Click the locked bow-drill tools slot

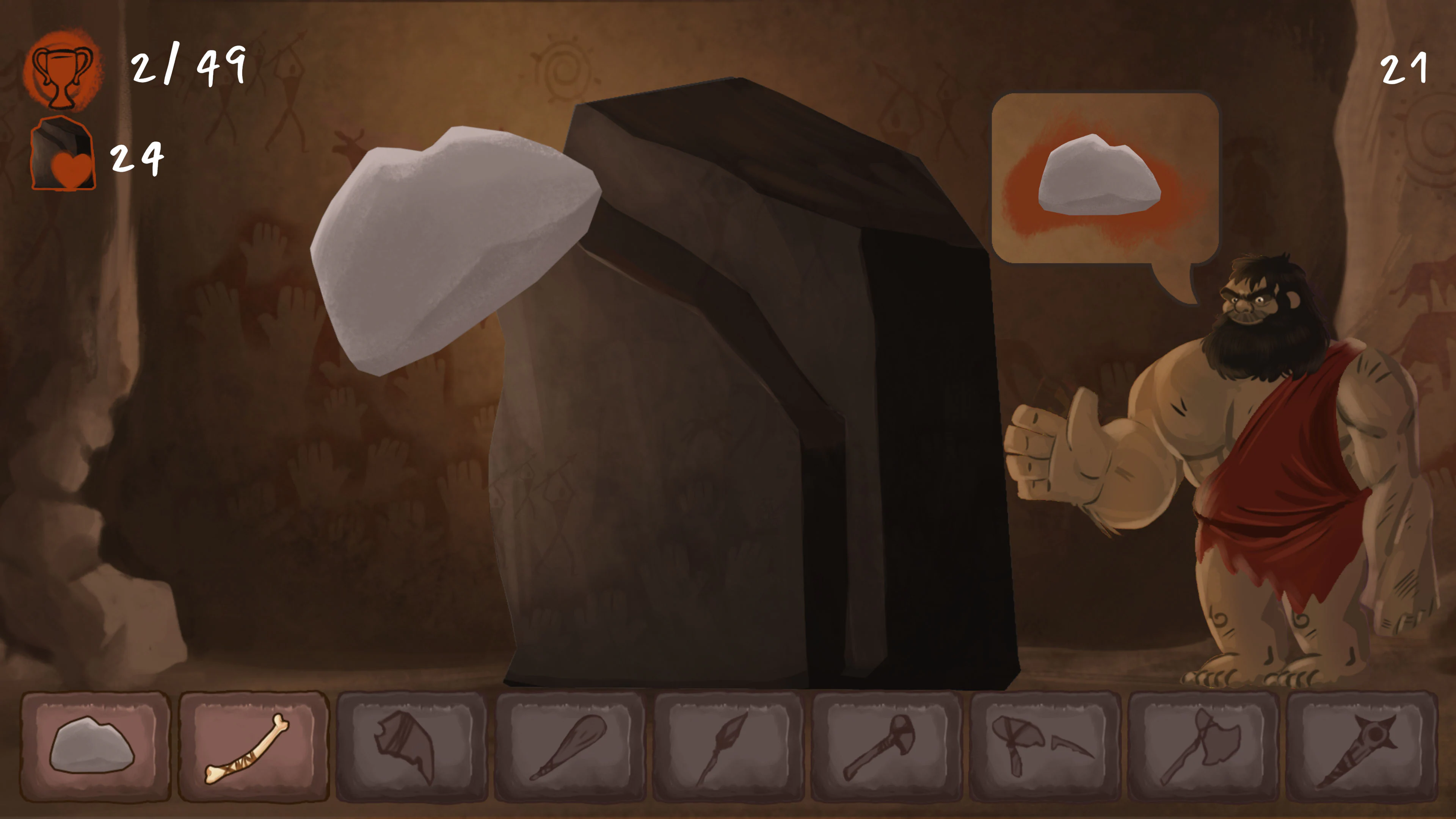(x=1044, y=752)
